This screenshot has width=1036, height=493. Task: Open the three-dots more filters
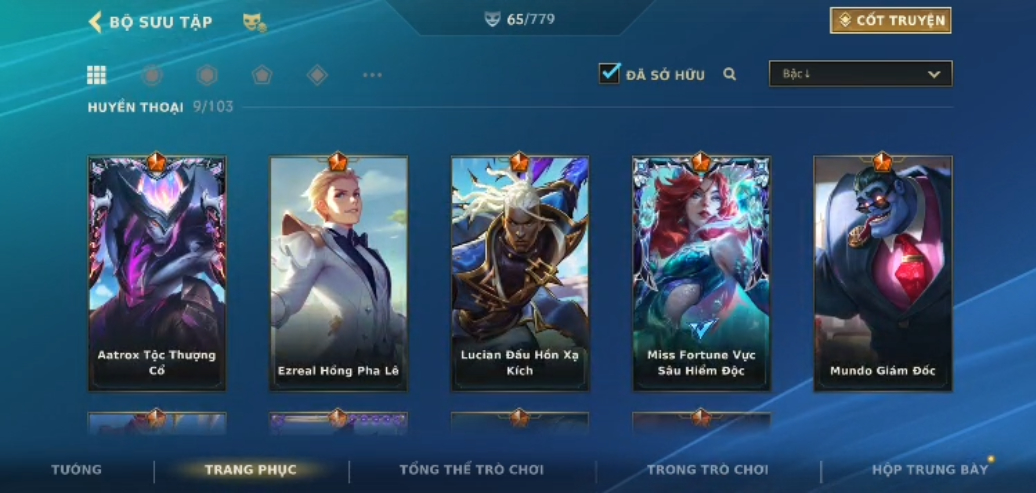[372, 75]
